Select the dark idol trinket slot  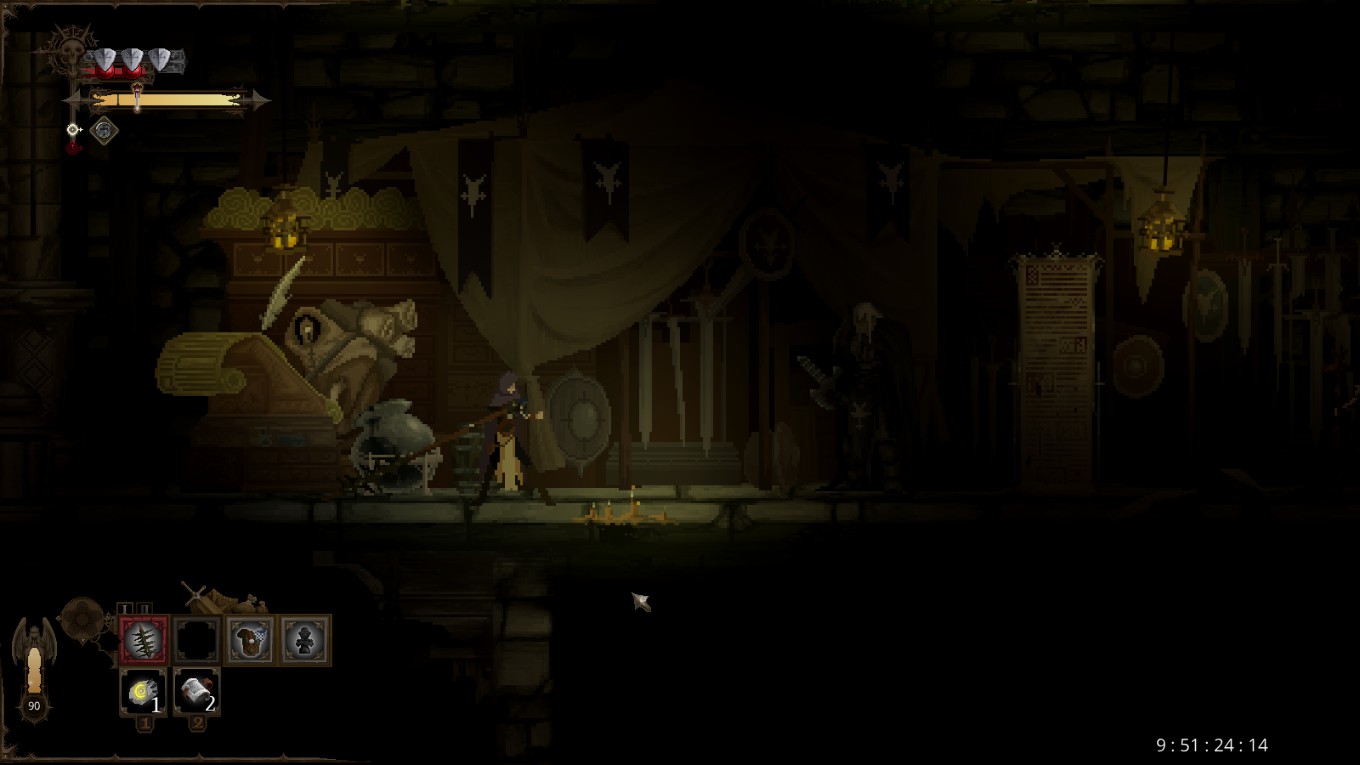tap(303, 640)
